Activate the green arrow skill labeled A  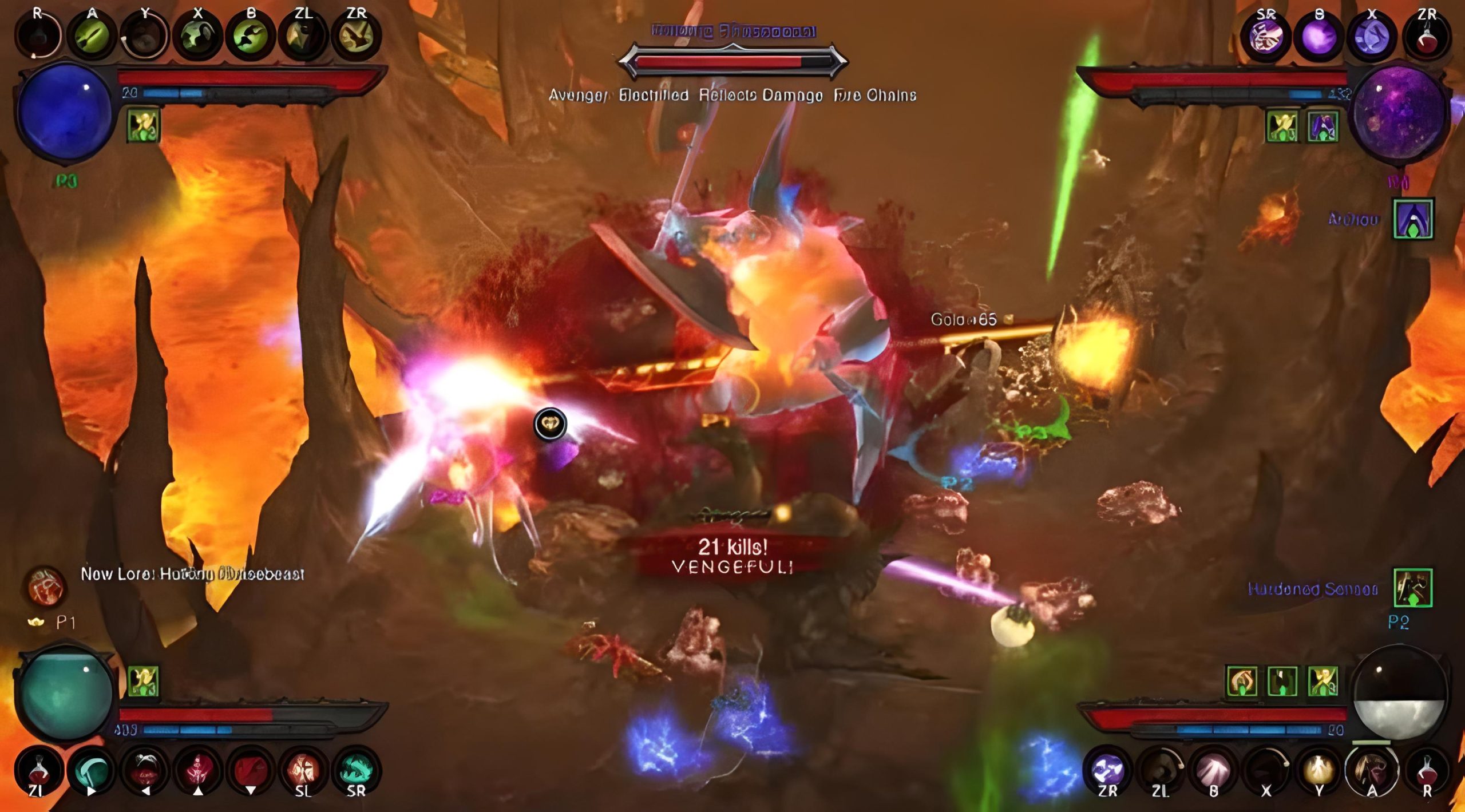[92, 35]
